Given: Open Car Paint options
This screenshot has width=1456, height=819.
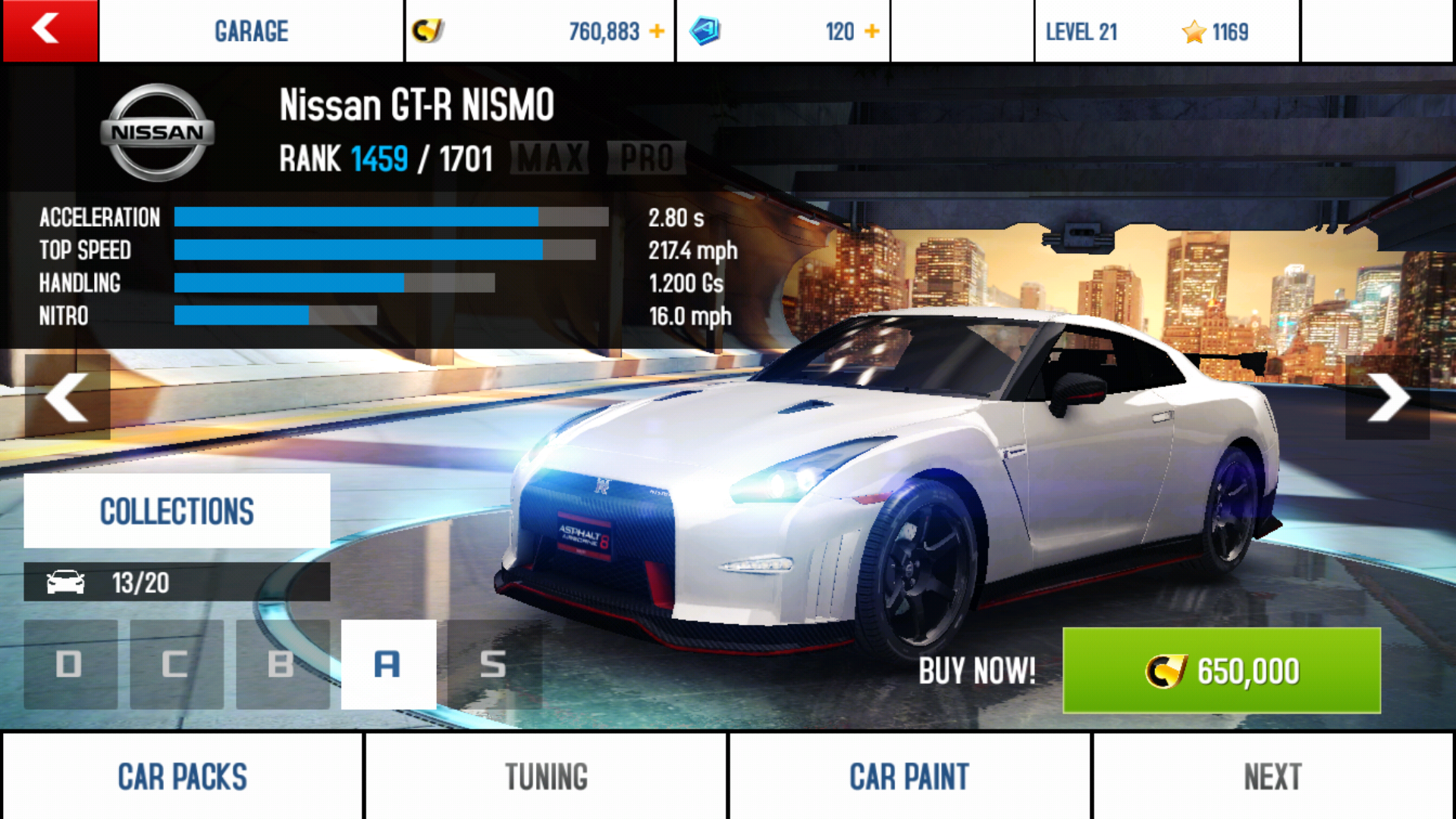Looking at the screenshot, I should (x=909, y=777).
